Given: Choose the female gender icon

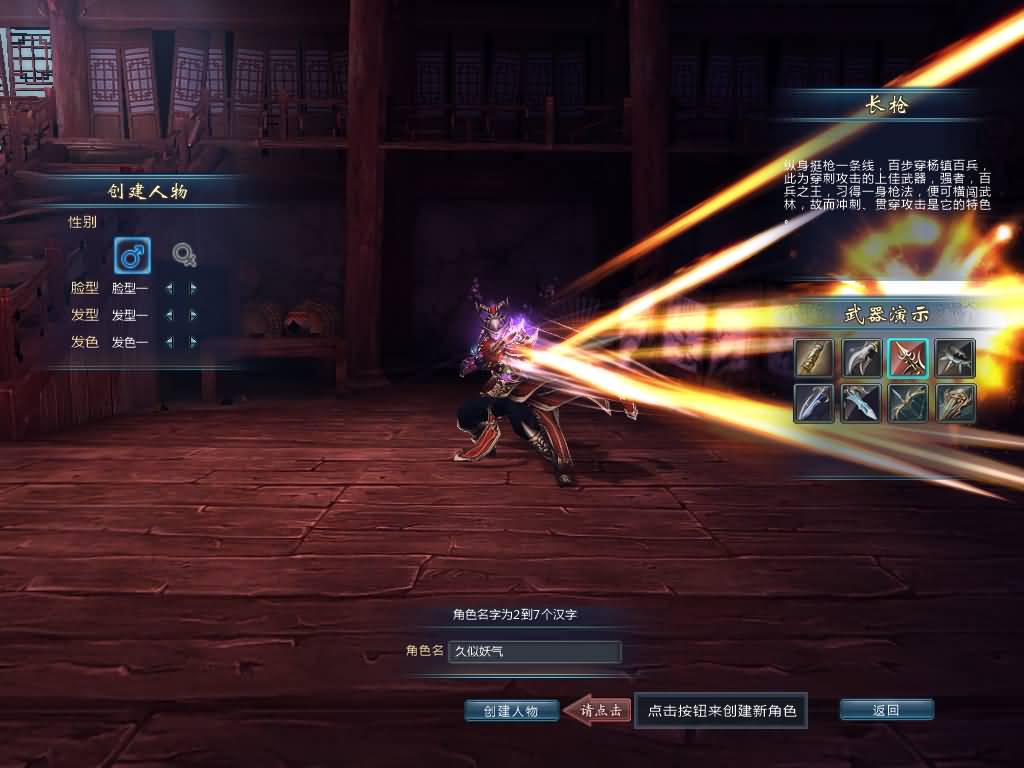Looking at the screenshot, I should click(x=184, y=256).
